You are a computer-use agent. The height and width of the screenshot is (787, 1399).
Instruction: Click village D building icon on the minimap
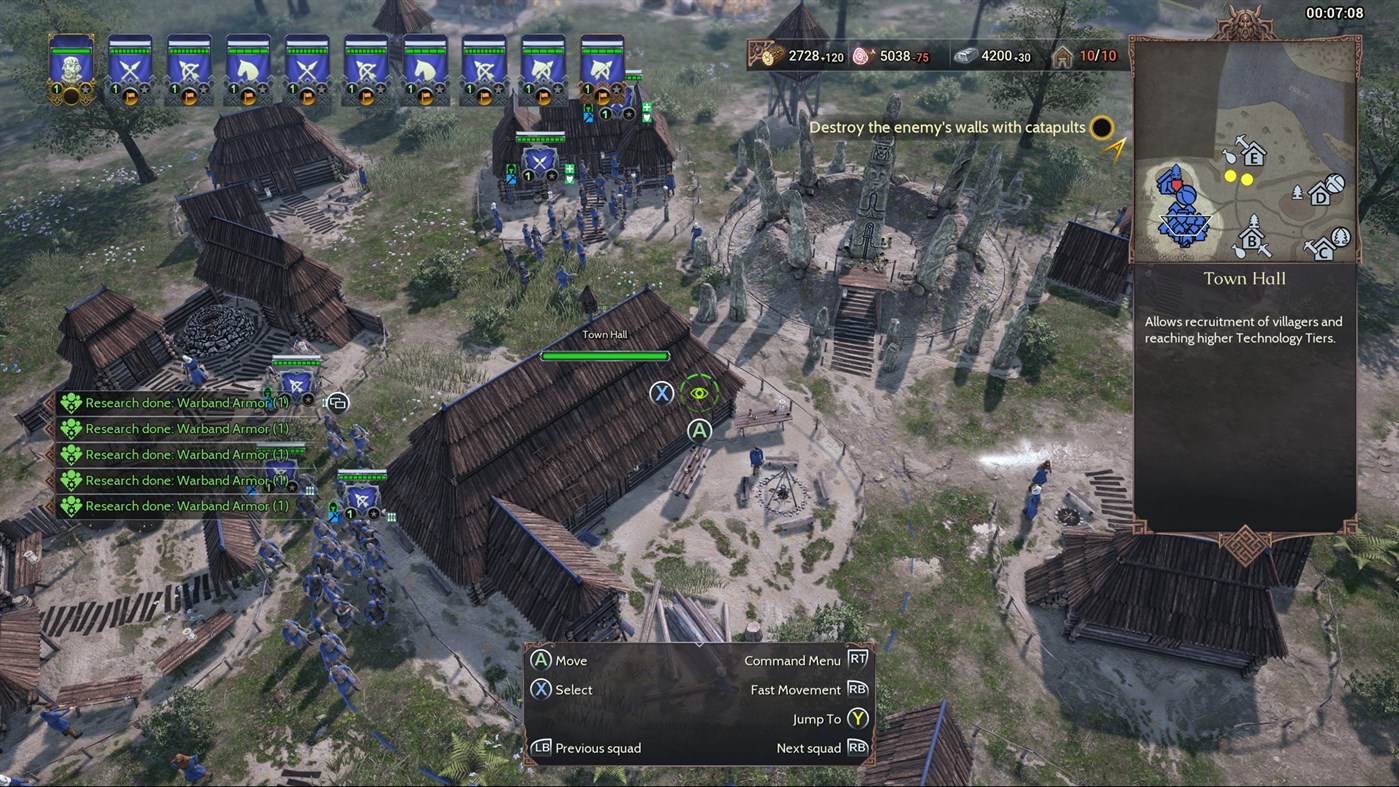coord(1321,198)
